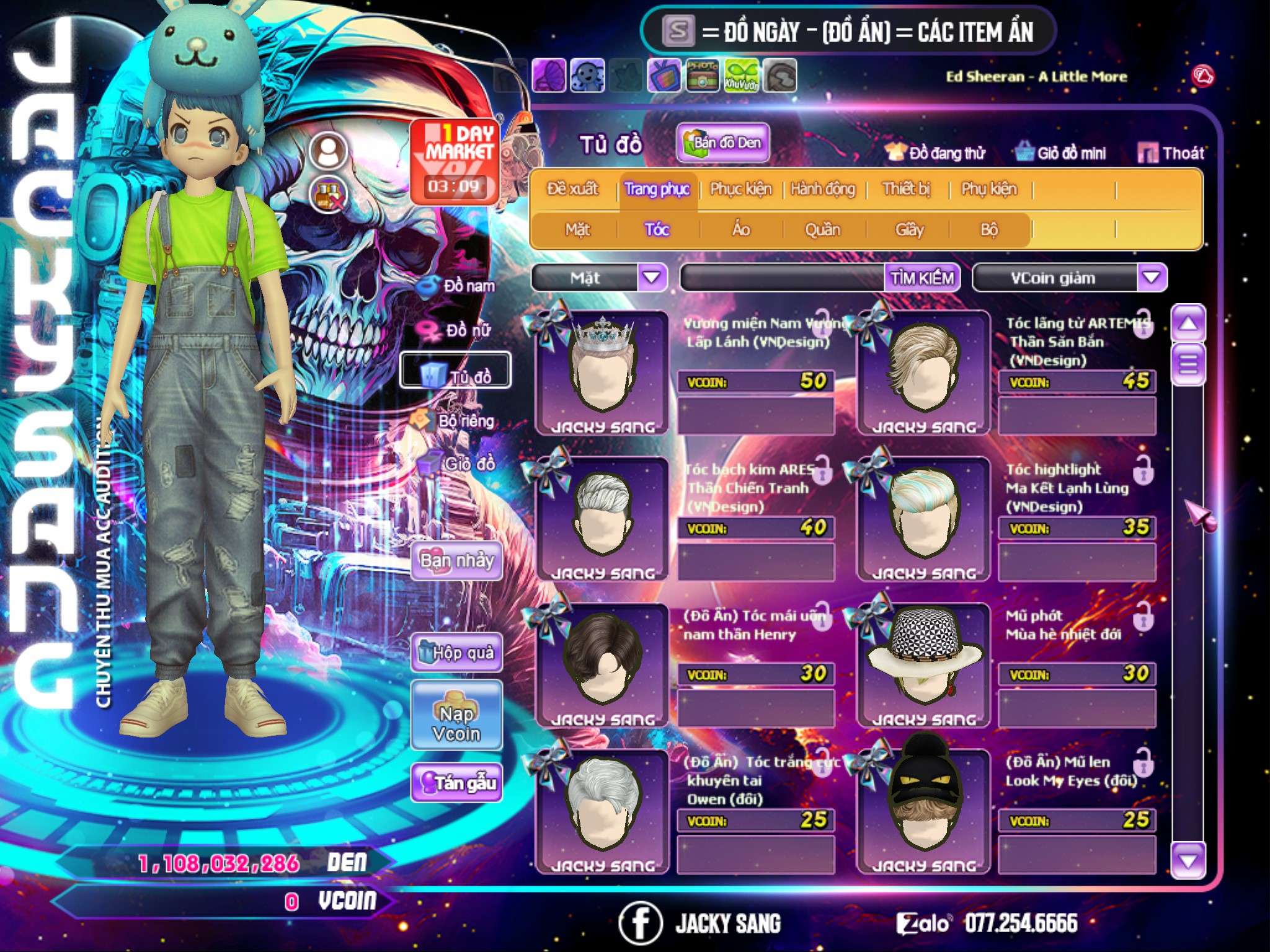Choose the Tóc highlight Ma Kết hairstyle
Image resolution: width=1270 pixels, height=952 pixels.
923,518
